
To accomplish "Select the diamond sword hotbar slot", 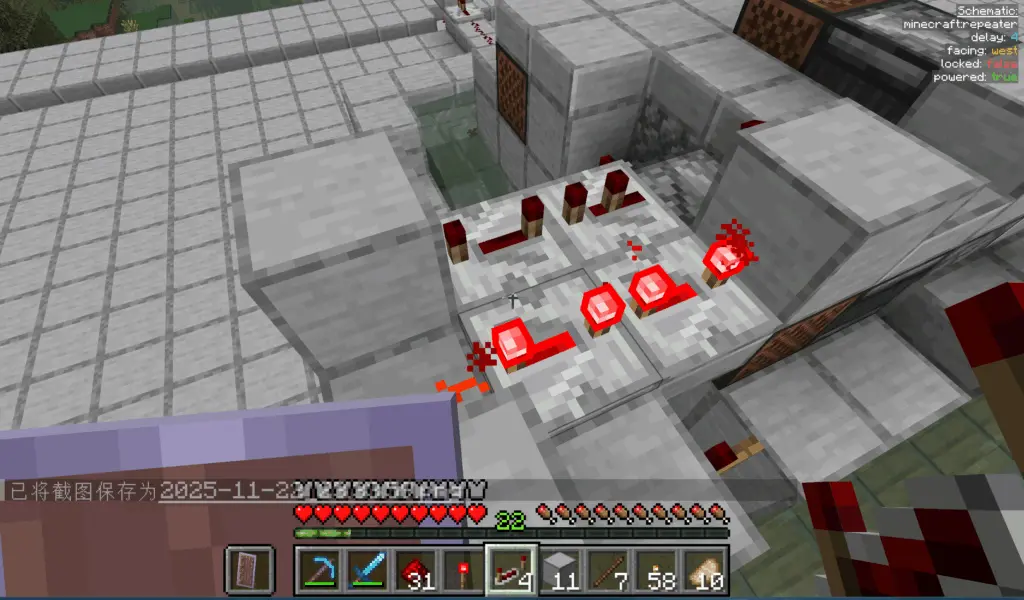I will pos(367,570).
